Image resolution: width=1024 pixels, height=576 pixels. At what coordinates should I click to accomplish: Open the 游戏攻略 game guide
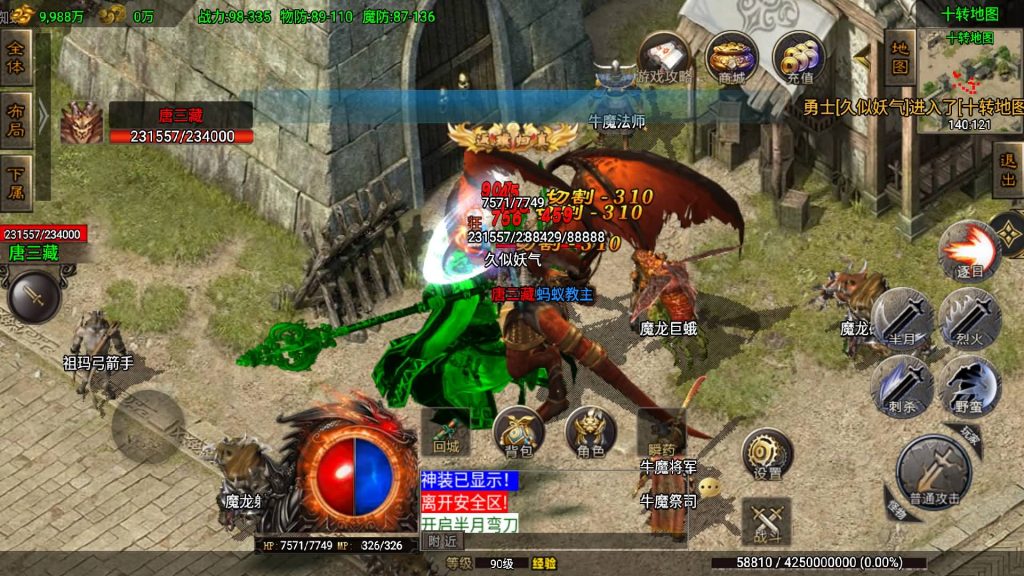click(x=664, y=58)
